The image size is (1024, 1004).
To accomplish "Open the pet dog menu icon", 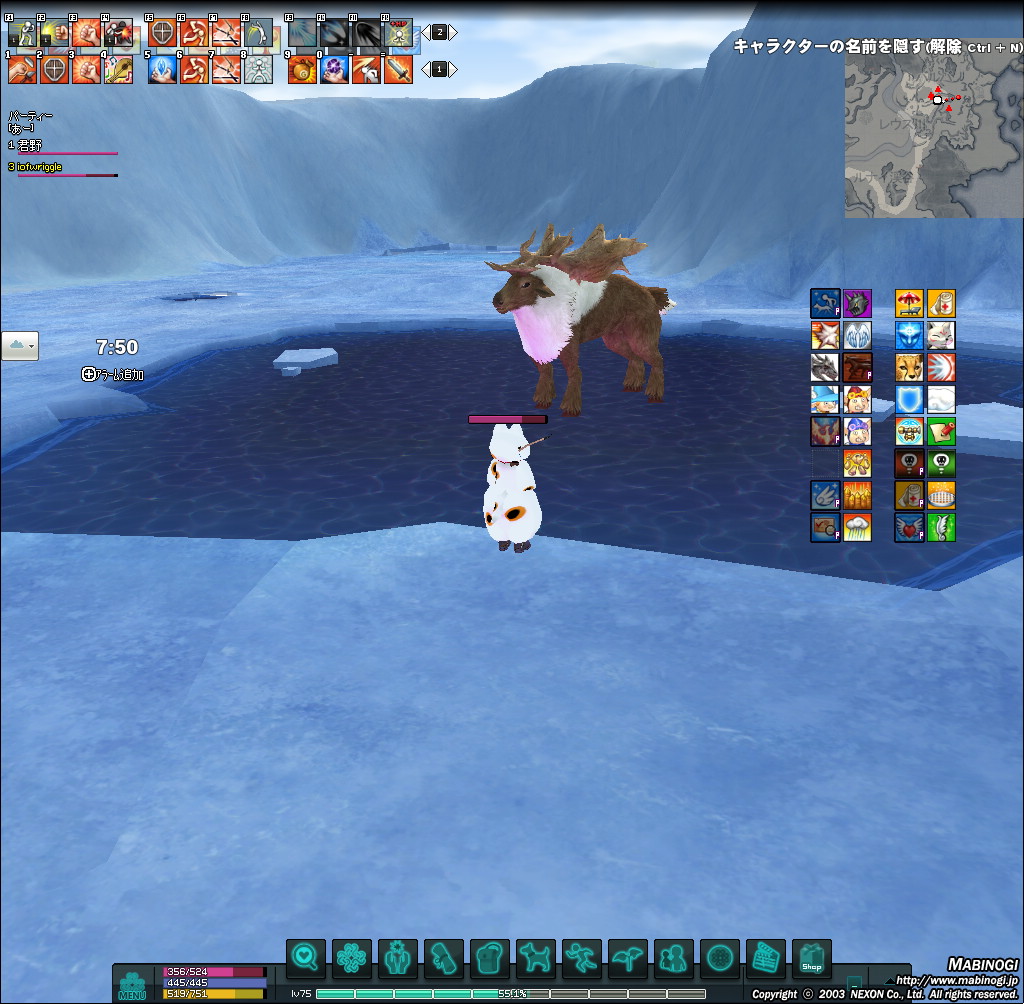I will [x=536, y=959].
